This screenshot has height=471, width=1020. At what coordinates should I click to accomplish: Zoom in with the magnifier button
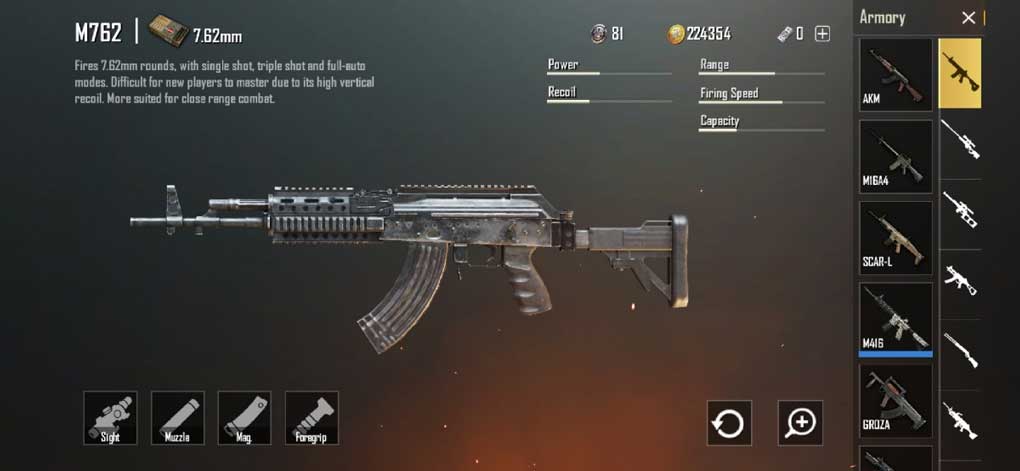pyautogui.click(x=800, y=423)
